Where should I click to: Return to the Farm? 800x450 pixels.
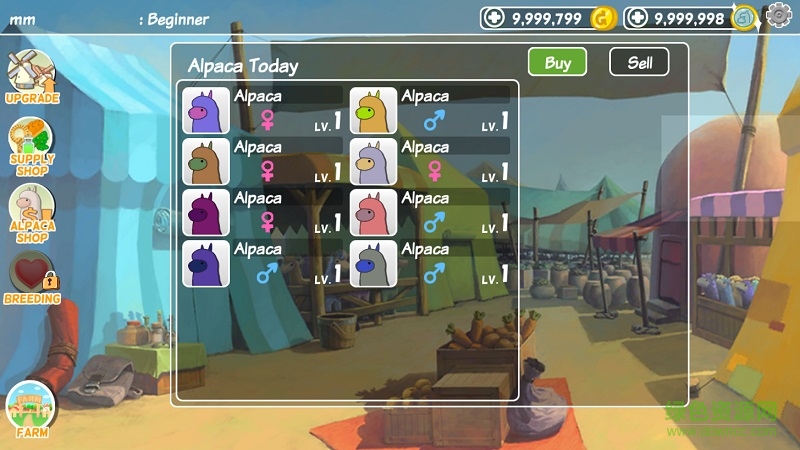pyautogui.click(x=31, y=411)
